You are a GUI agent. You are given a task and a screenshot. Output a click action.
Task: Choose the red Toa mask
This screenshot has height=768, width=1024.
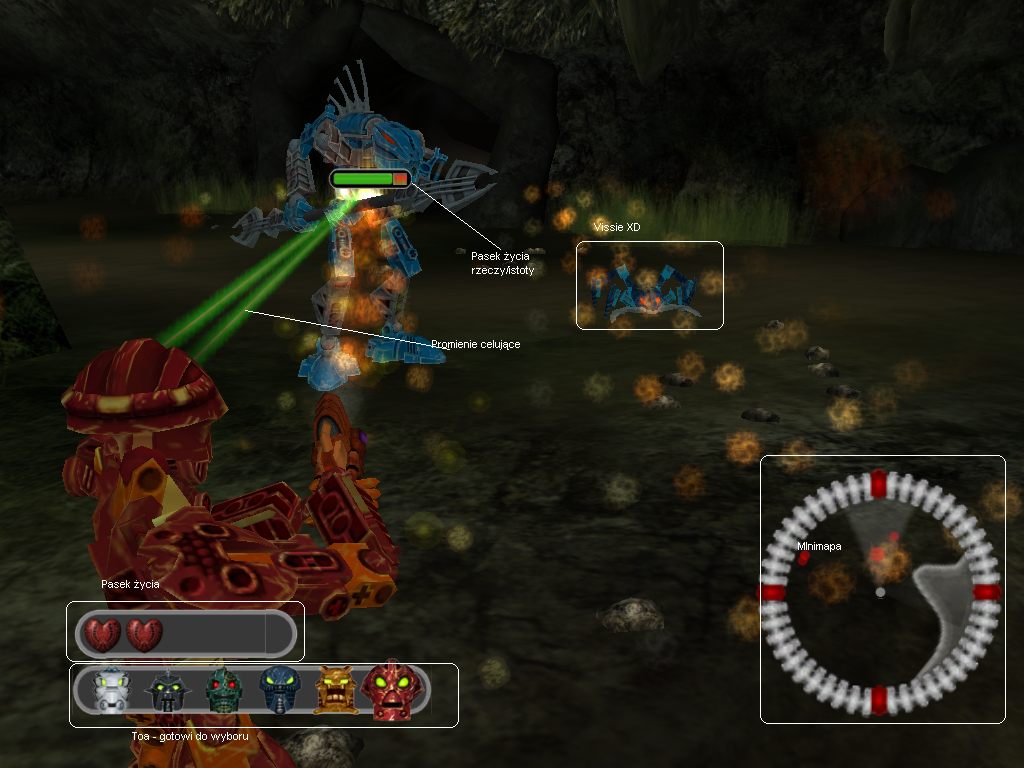click(394, 690)
